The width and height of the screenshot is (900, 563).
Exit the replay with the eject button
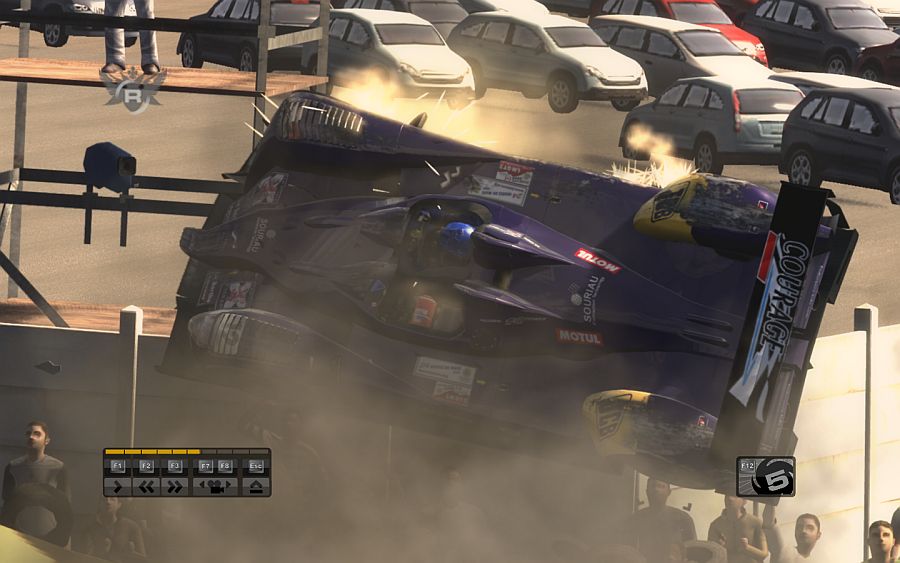pos(256,487)
